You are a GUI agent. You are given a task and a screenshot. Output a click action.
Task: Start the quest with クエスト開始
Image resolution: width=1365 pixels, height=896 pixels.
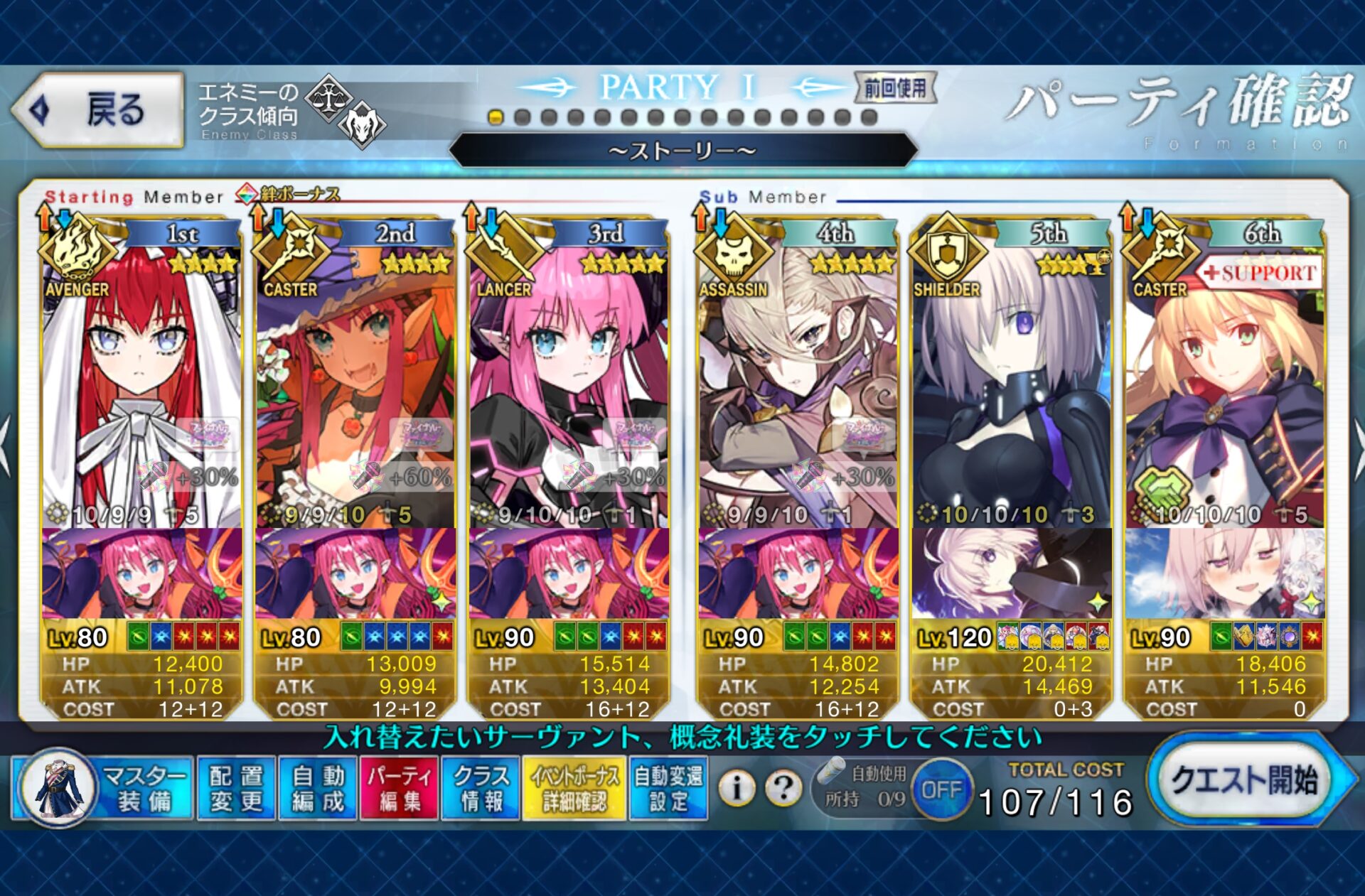point(1244,781)
